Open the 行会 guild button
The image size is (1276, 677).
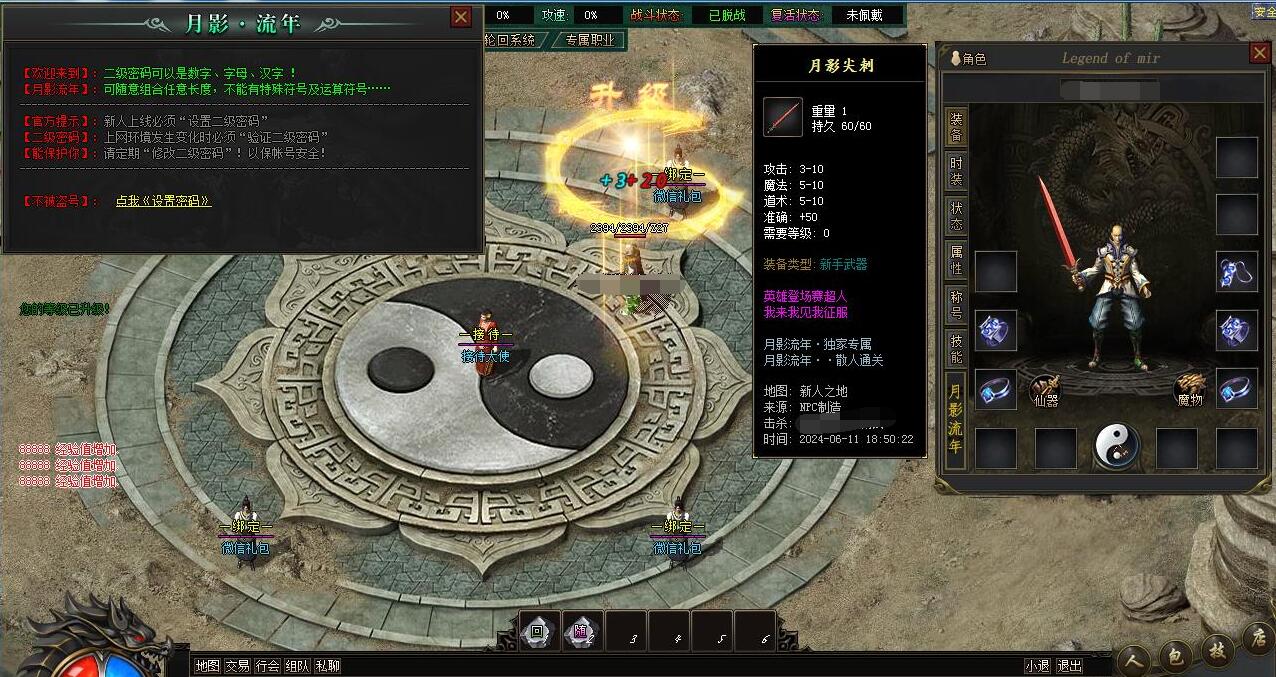267,666
